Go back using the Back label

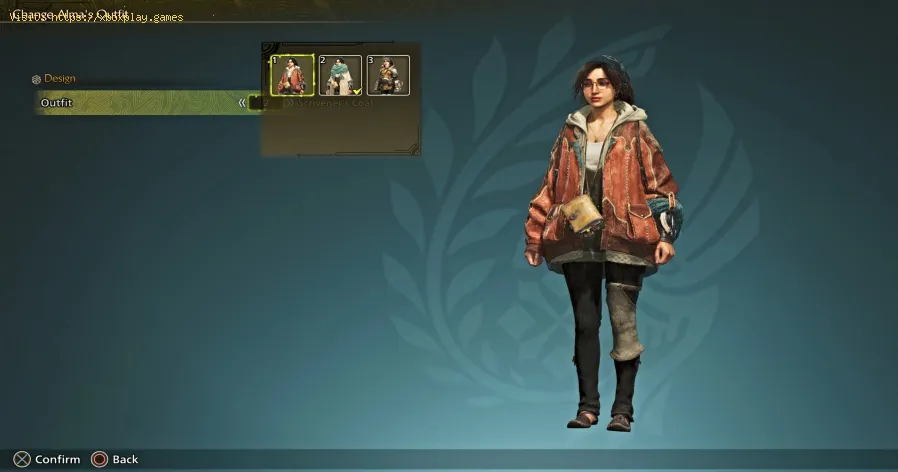pos(125,459)
